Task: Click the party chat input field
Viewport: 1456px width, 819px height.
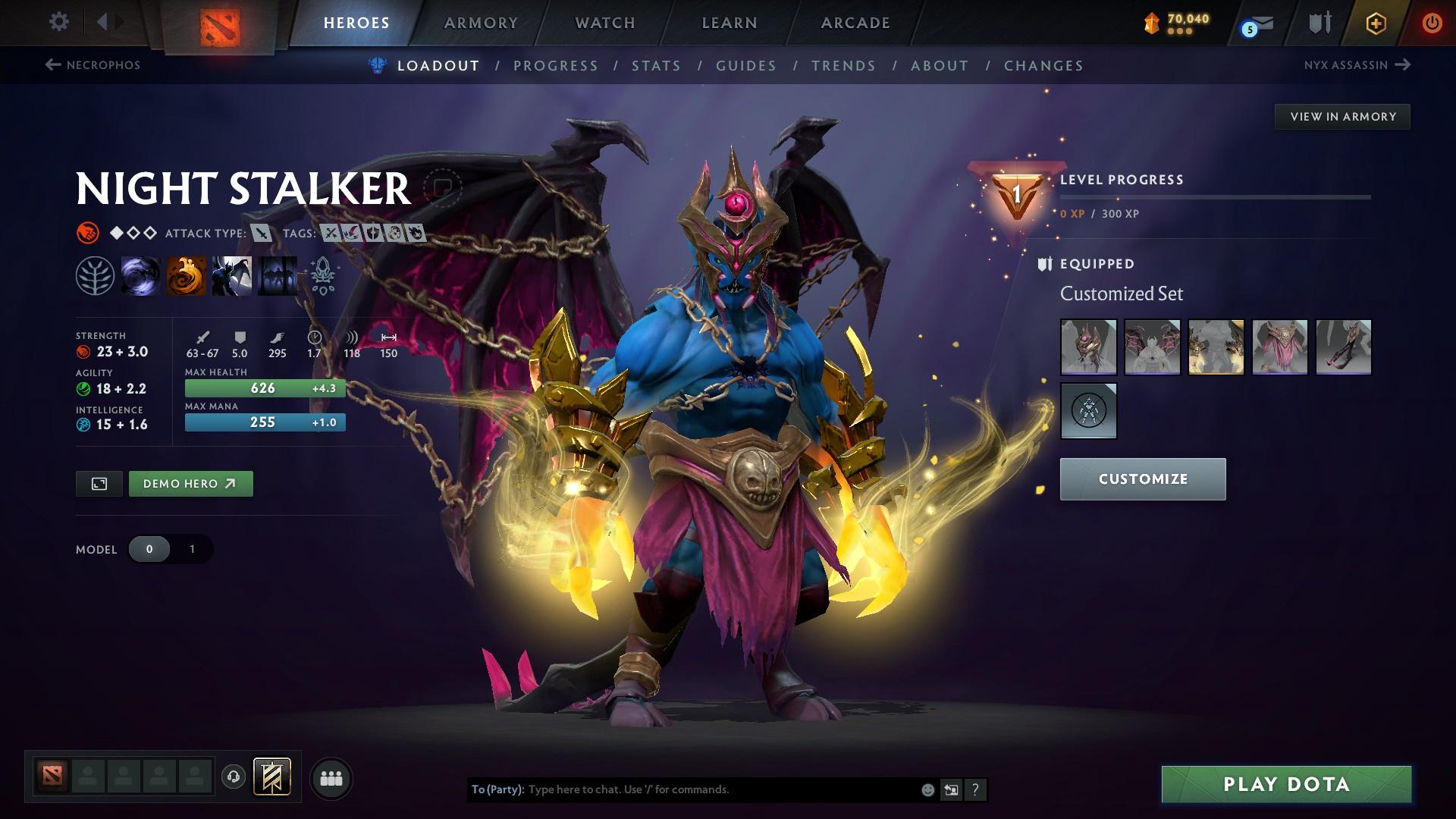Action: (x=682, y=789)
